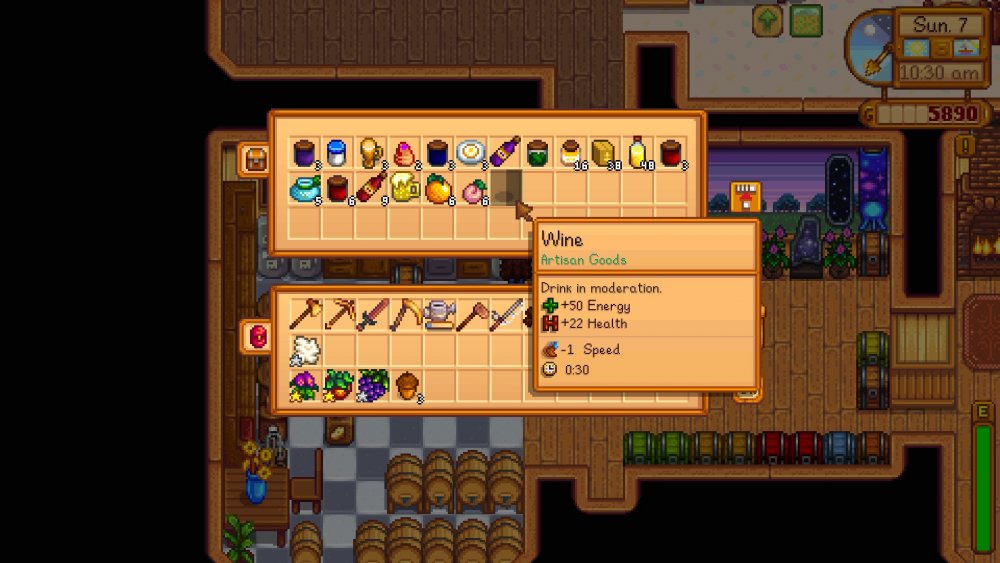Open the journal exclamation mark icon

tap(965, 146)
